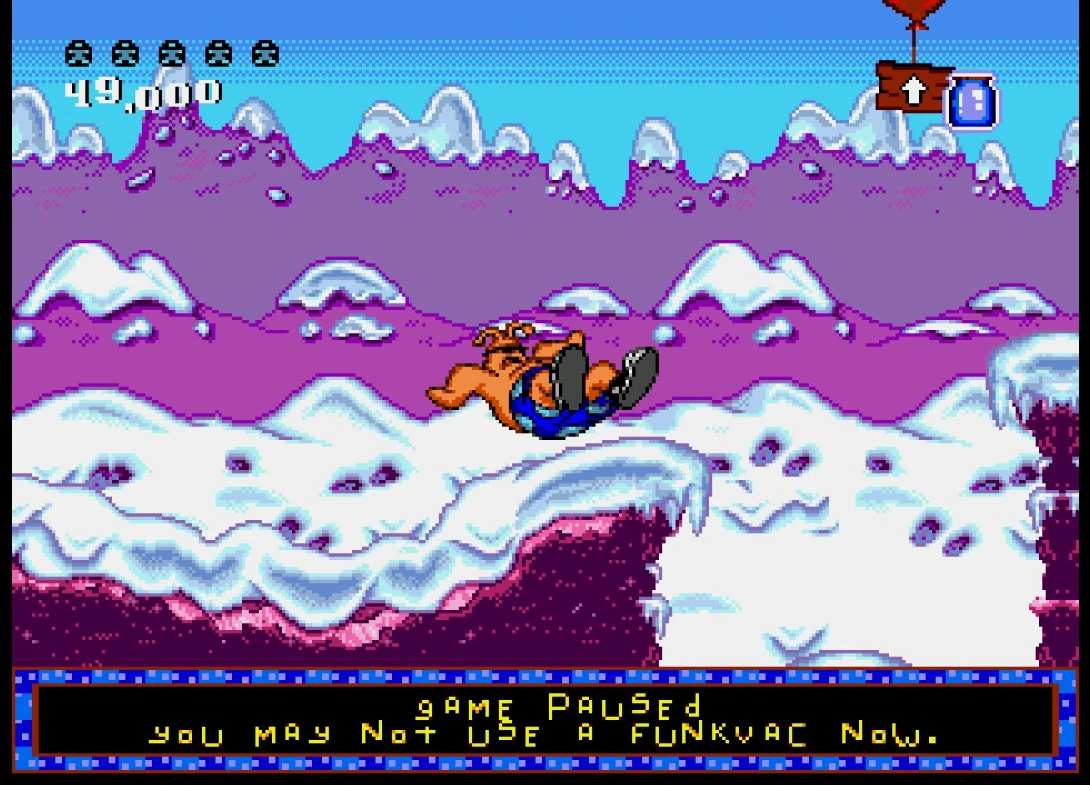Select the blue capture jar icon

click(970, 102)
